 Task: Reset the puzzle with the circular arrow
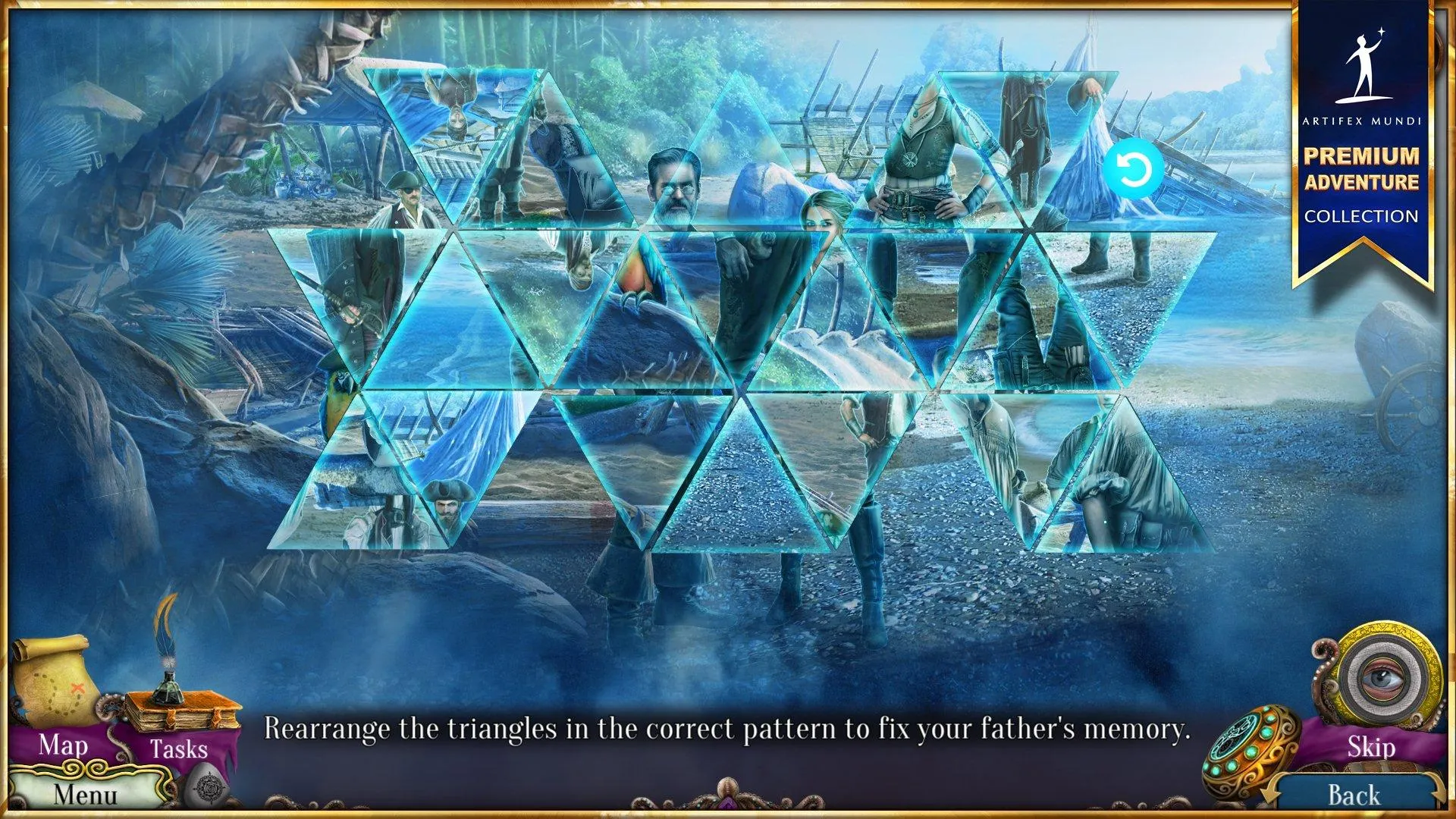click(x=1134, y=169)
